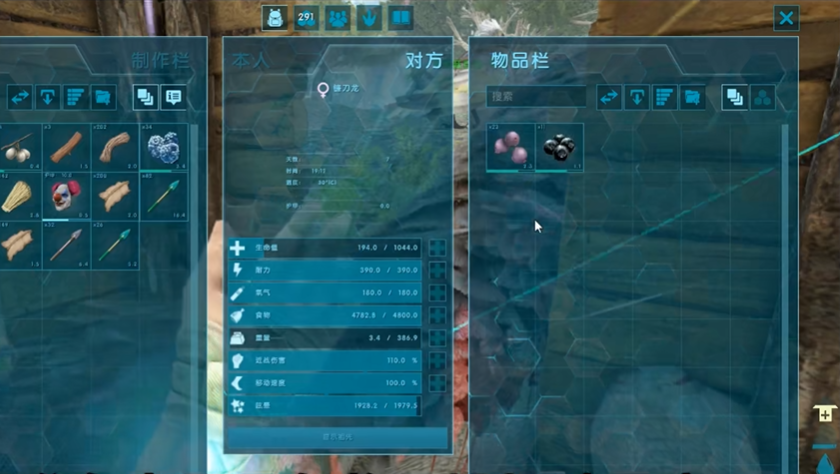The height and width of the screenshot is (474, 840).
Task: Click the folder button in 制作栏 panel
Action: 103,97
